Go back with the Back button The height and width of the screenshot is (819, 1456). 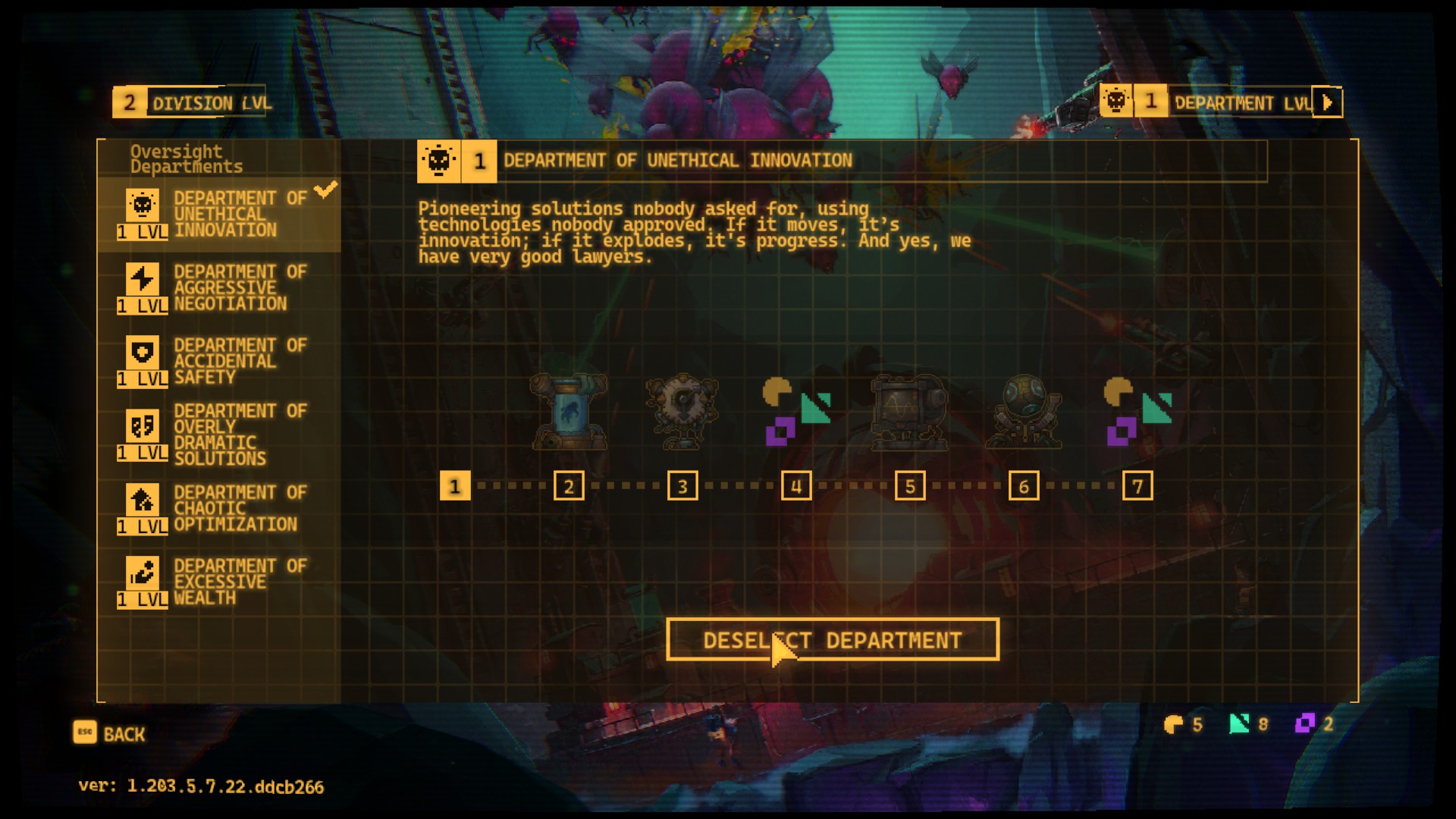(x=109, y=733)
